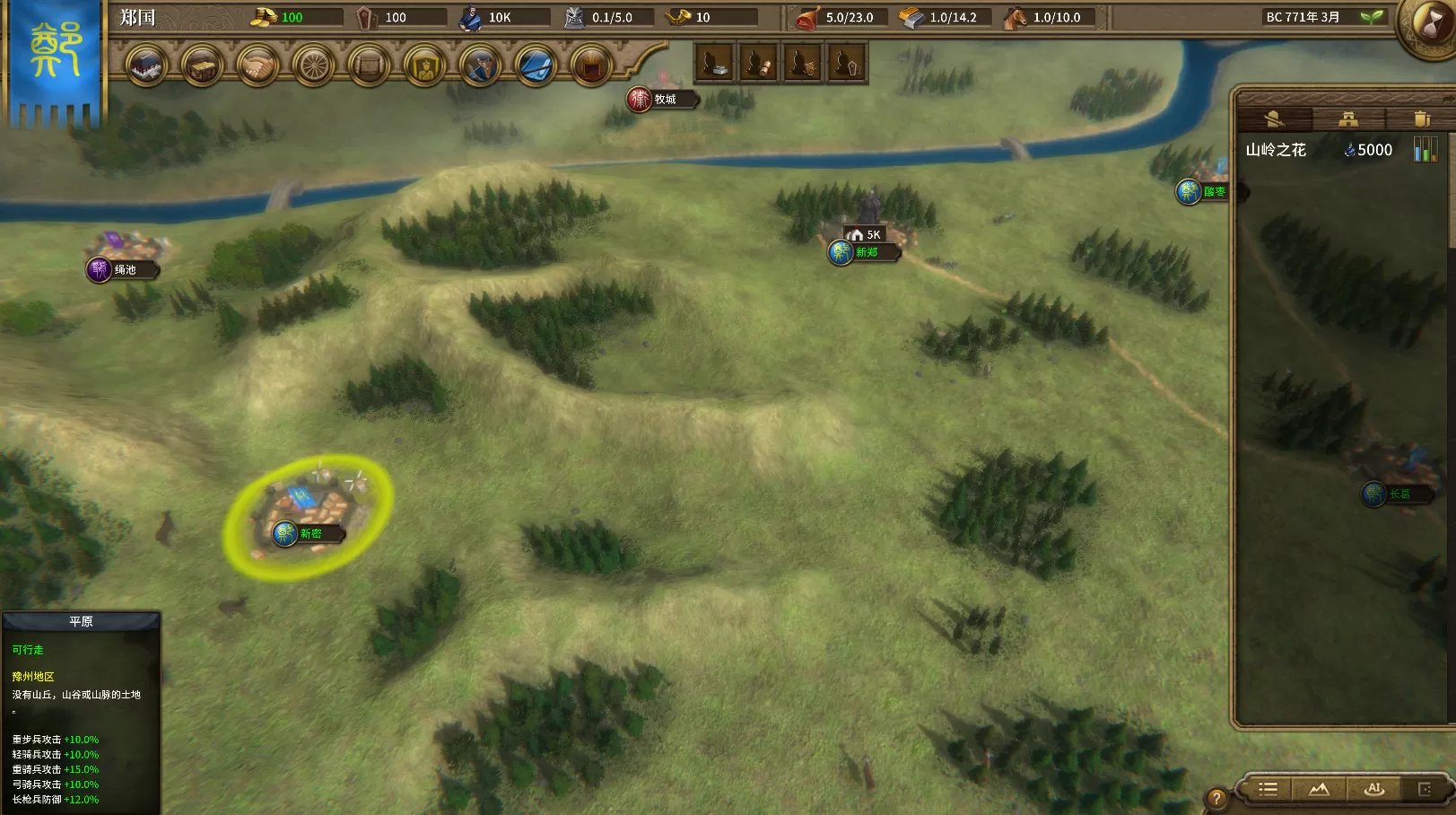Image resolution: width=1456 pixels, height=815 pixels.
Task: Open the red throne menu icon
Action: (591, 66)
